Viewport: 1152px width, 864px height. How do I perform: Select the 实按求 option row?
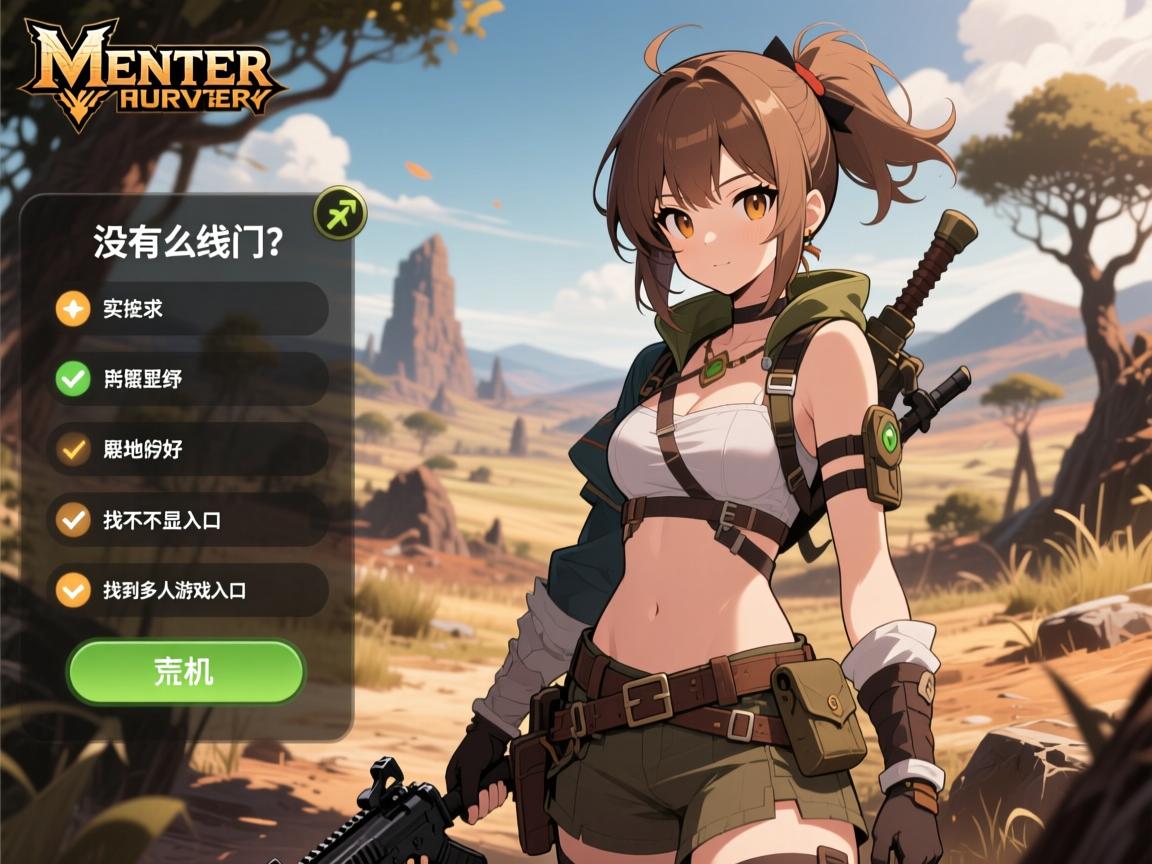(188, 309)
